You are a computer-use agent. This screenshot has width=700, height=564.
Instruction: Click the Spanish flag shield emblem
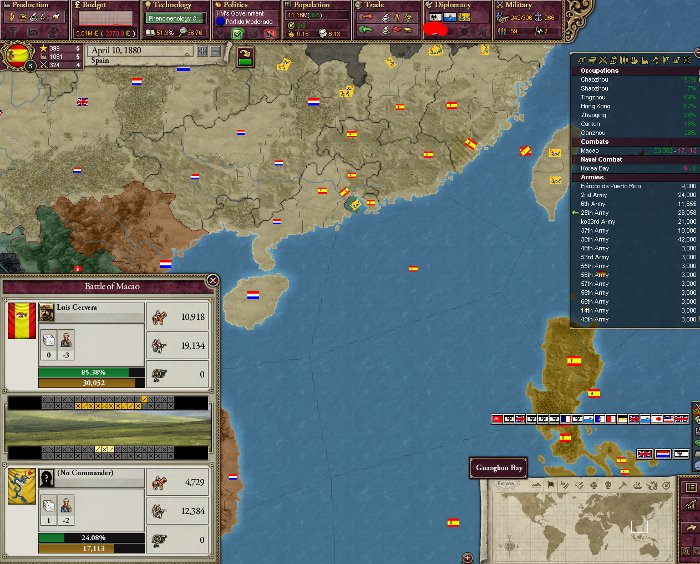click(x=18, y=55)
